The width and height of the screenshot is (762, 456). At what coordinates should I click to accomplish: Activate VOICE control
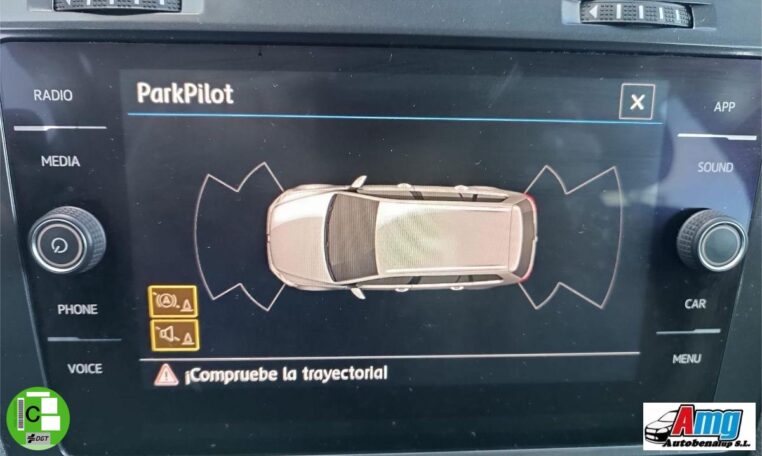pos(84,369)
